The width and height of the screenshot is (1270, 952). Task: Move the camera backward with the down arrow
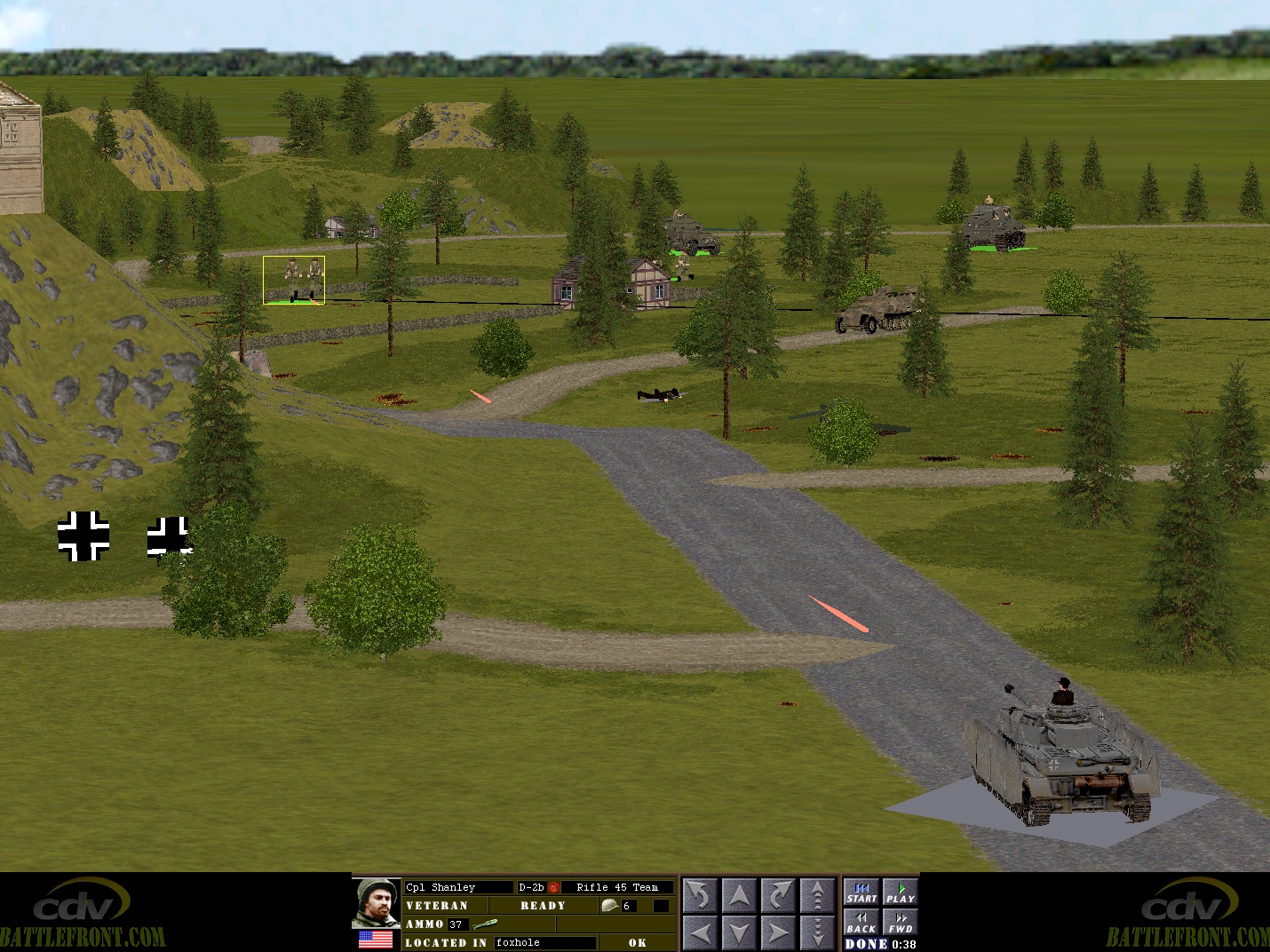(x=739, y=932)
